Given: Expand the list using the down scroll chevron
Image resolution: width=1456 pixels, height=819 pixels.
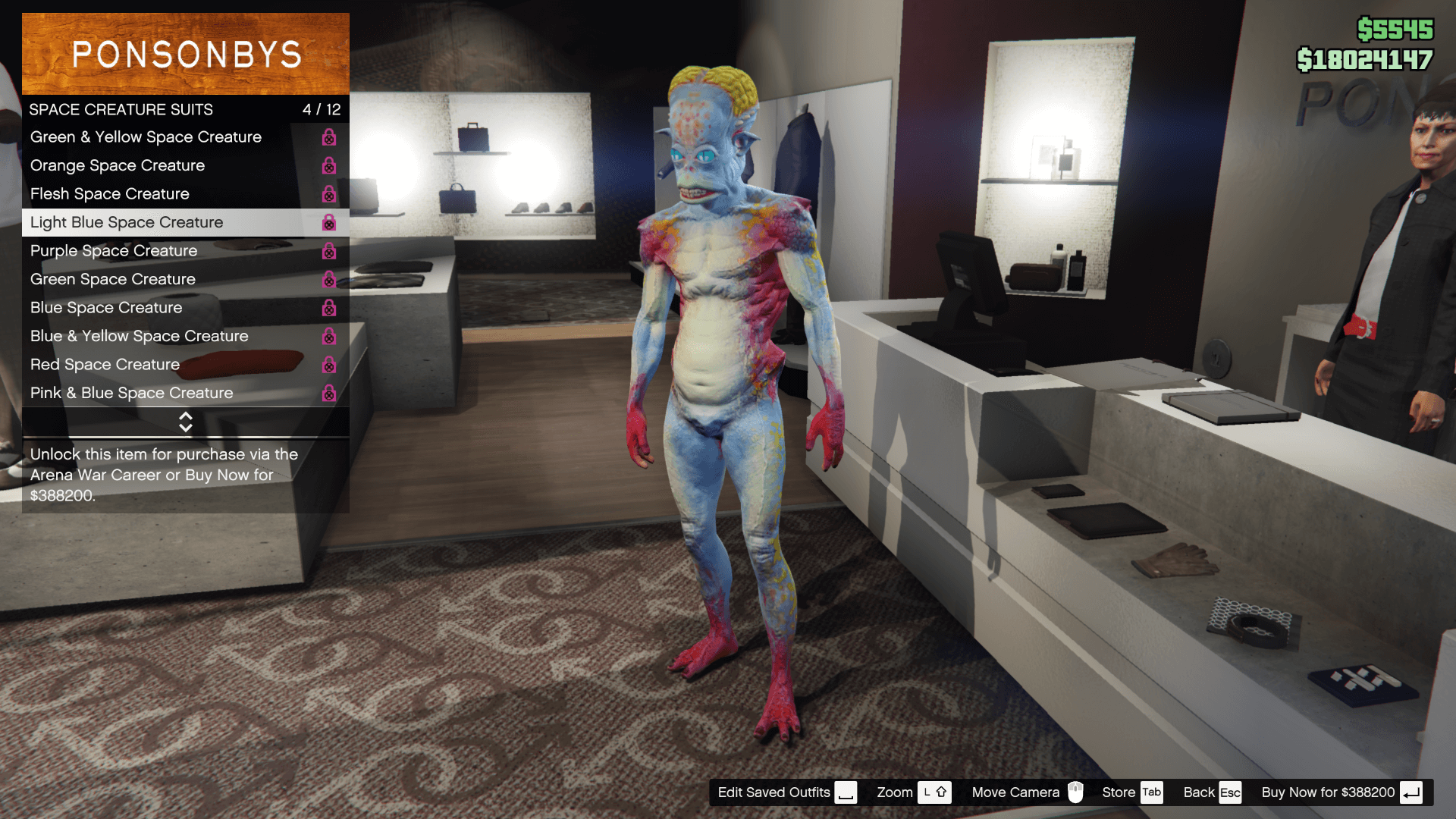Looking at the screenshot, I should pyautogui.click(x=186, y=427).
